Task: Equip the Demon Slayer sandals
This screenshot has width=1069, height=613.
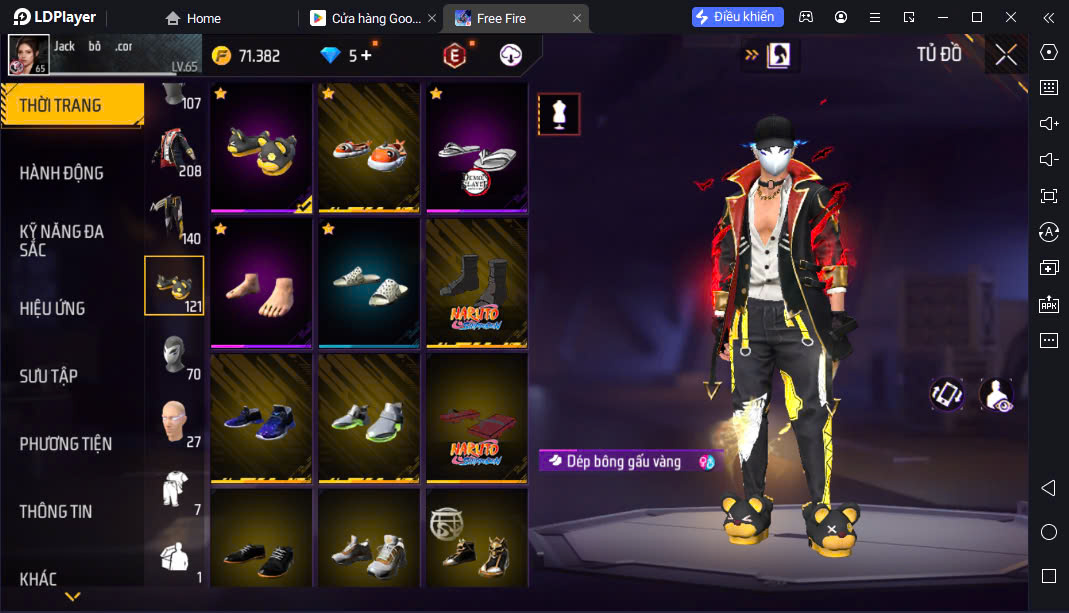Action: pos(476,147)
